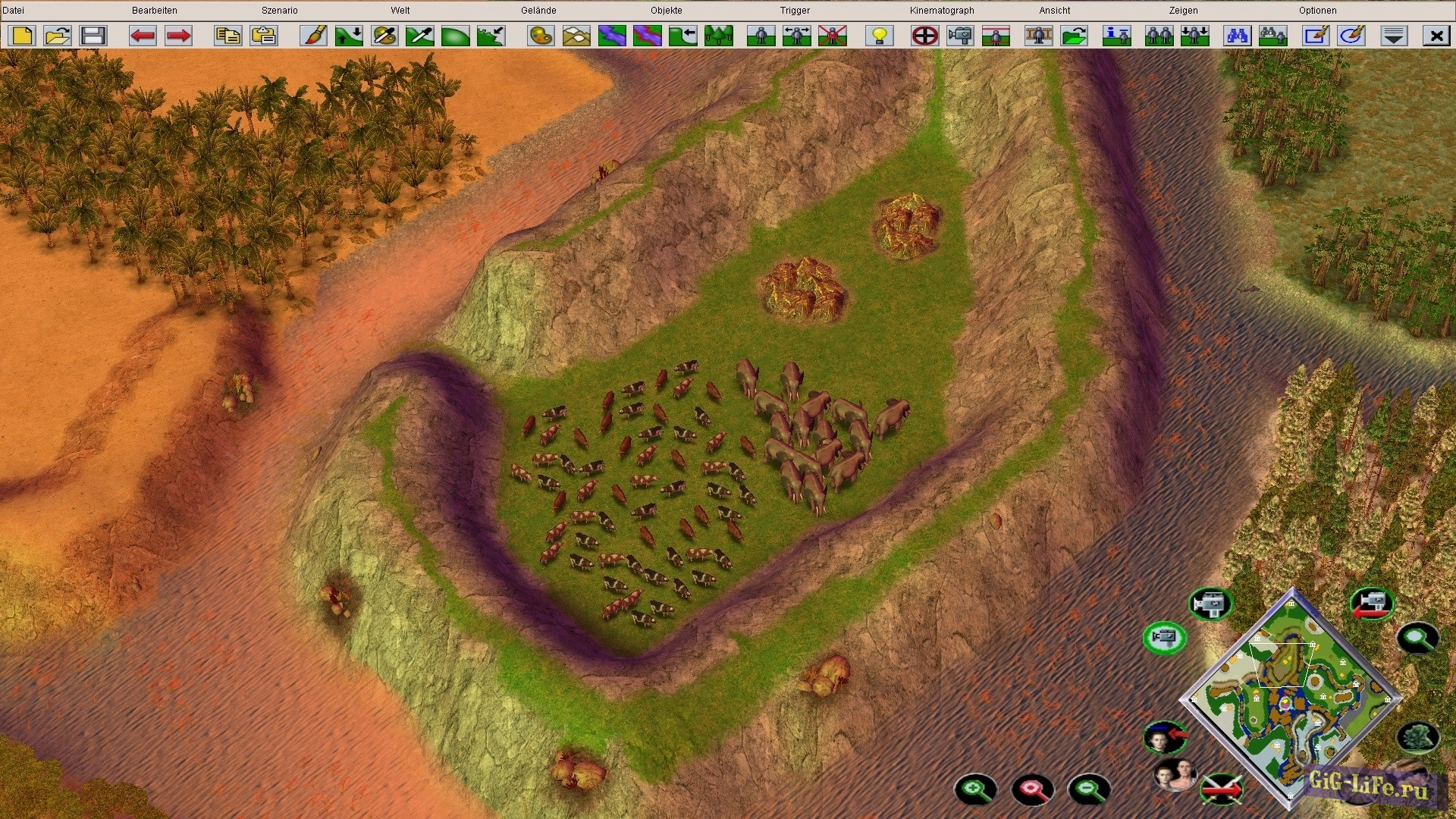Redo with the red right arrow
The height and width of the screenshot is (819, 1456).
tap(178, 36)
